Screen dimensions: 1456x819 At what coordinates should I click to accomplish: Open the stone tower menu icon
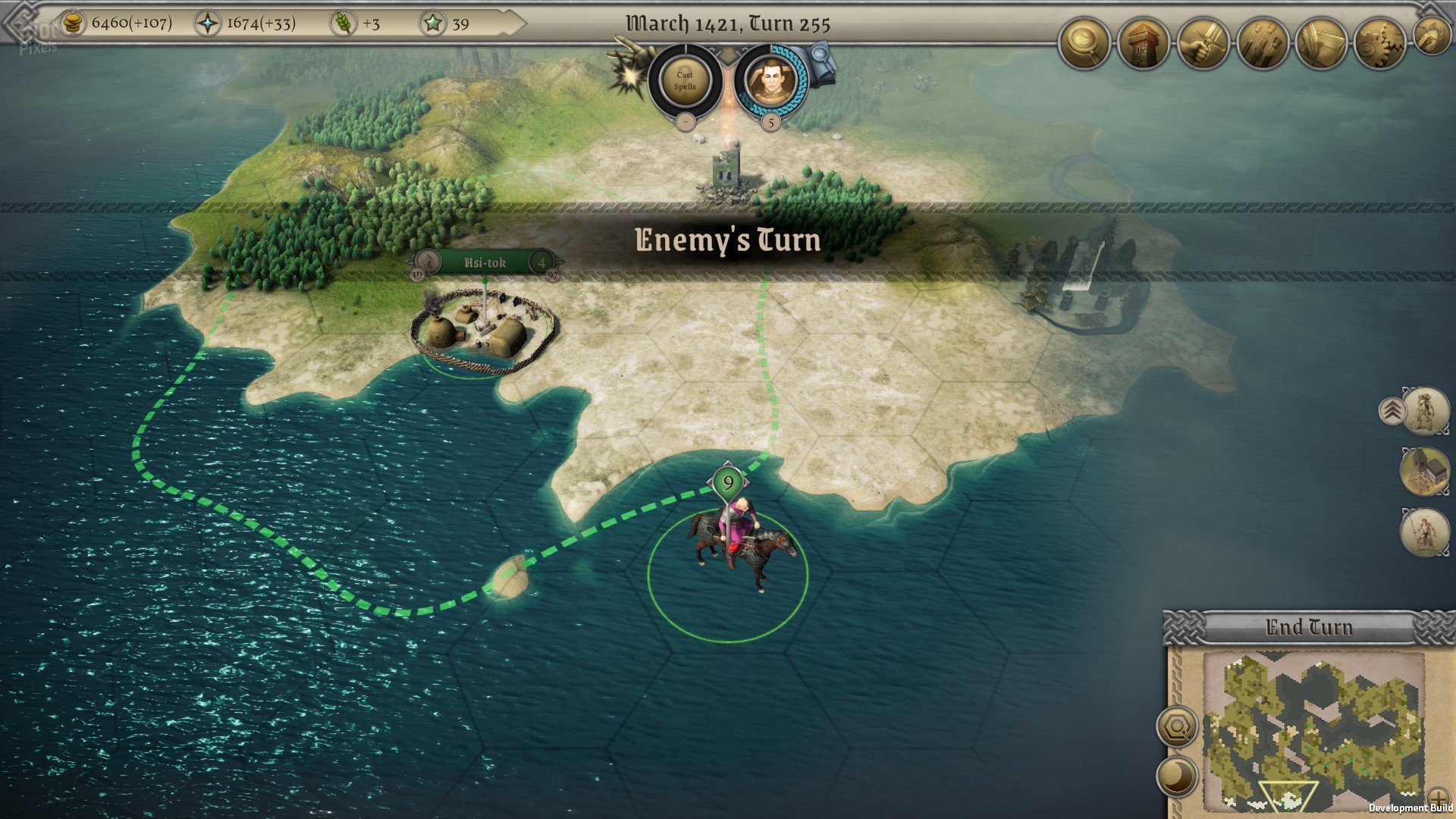1144,45
